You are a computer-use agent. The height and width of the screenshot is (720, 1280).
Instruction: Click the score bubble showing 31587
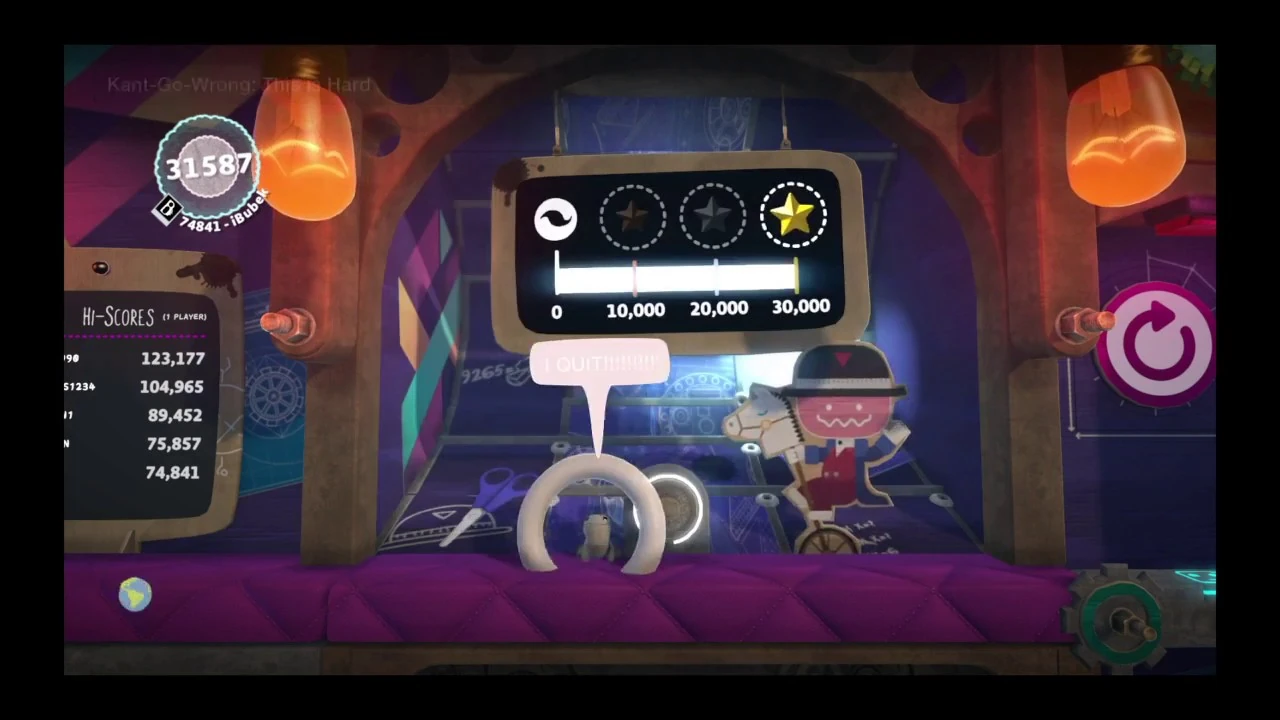click(208, 166)
